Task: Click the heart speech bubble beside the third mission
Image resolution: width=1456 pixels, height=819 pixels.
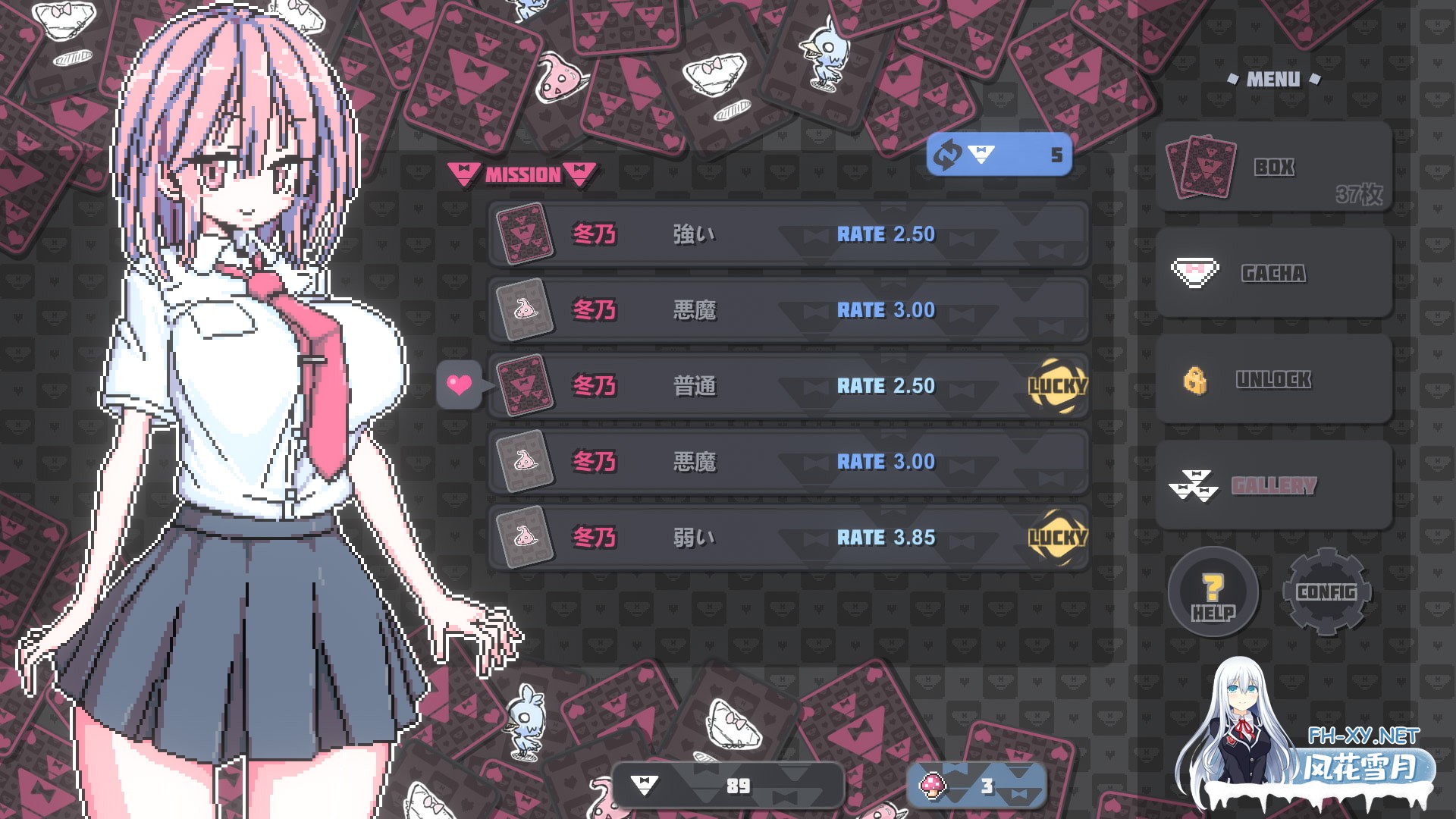Action: (459, 385)
